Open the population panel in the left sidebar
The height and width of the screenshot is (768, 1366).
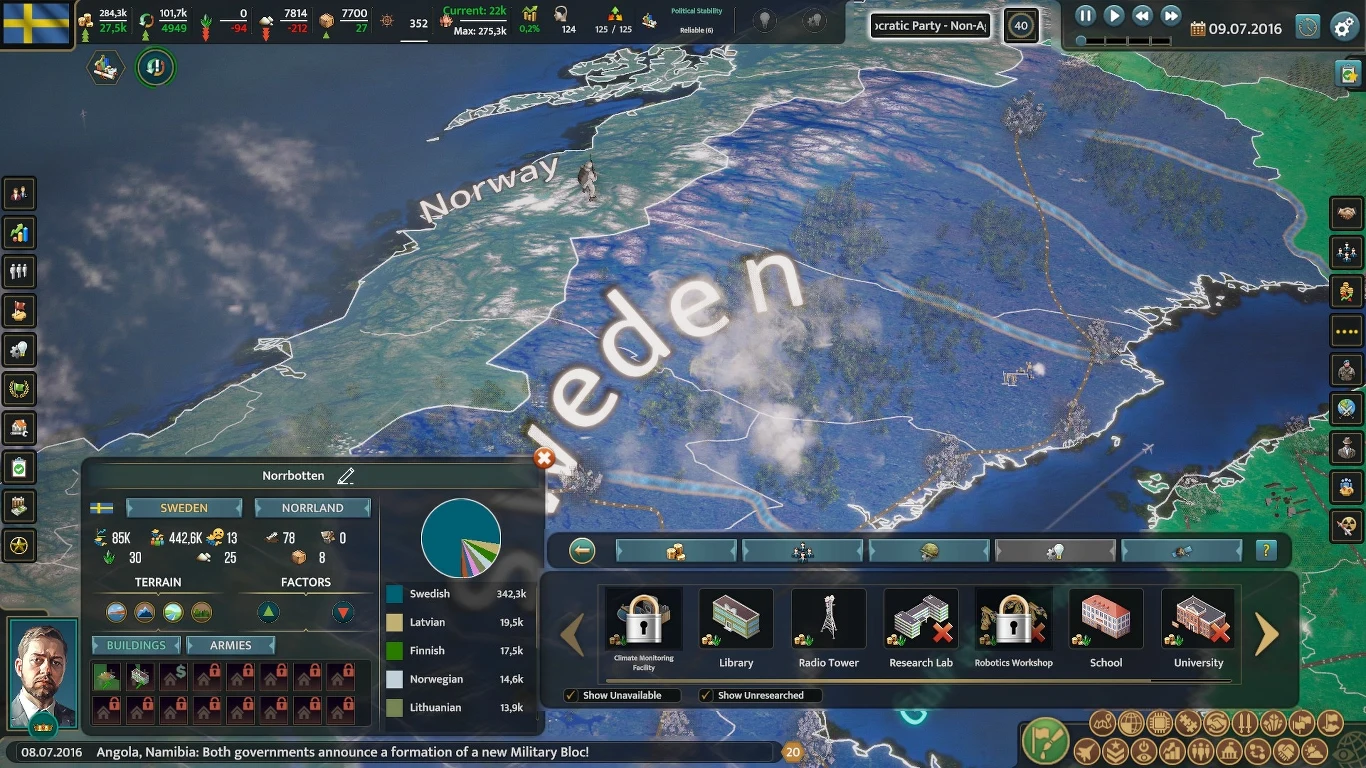18,272
